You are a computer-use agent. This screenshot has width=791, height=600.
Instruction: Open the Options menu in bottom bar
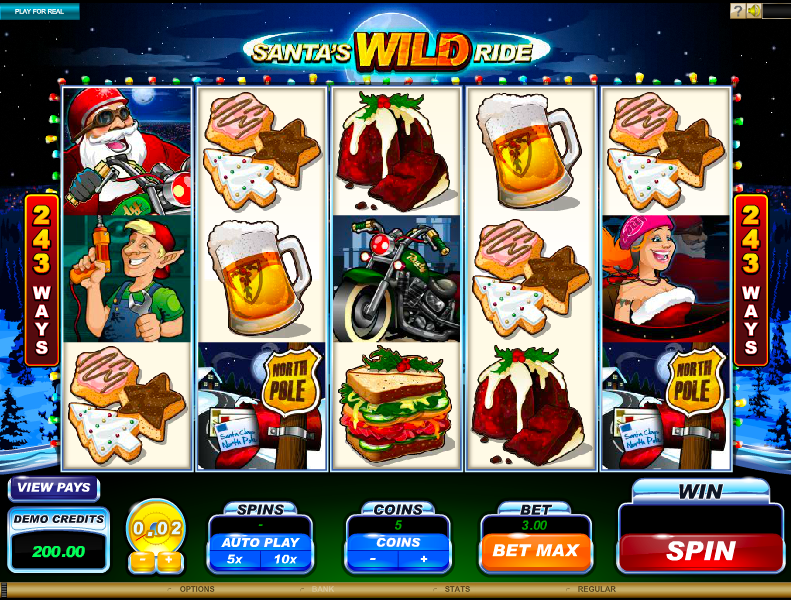pyautogui.click(x=197, y=591)
